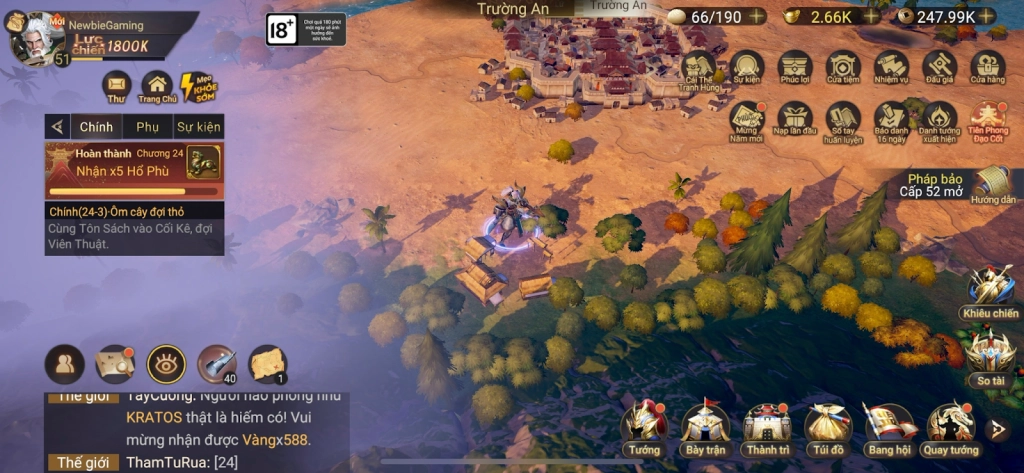Viewport: 1024px width, 473px height.
Task: Open the Phúc lợi welfare menu
Action: point(795,68)
